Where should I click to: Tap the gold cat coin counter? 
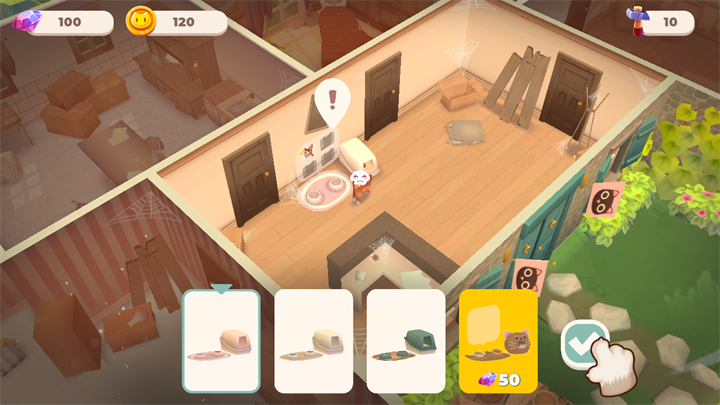tap(176, 21)
